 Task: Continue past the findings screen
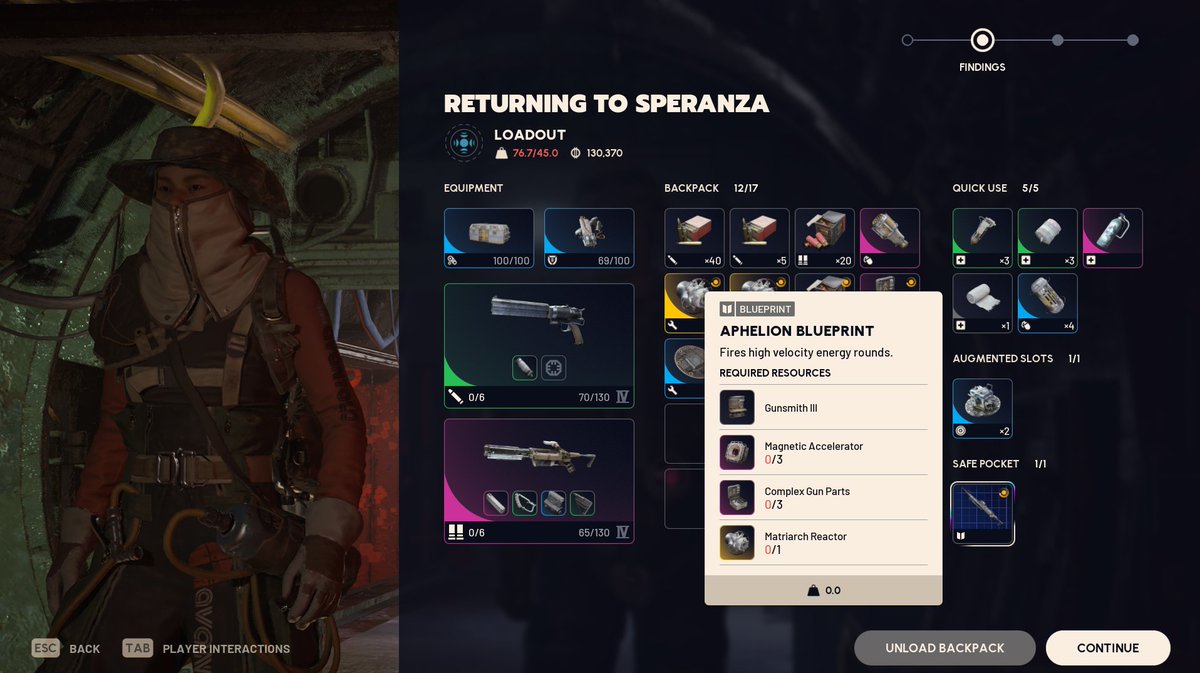(1107, 648)
